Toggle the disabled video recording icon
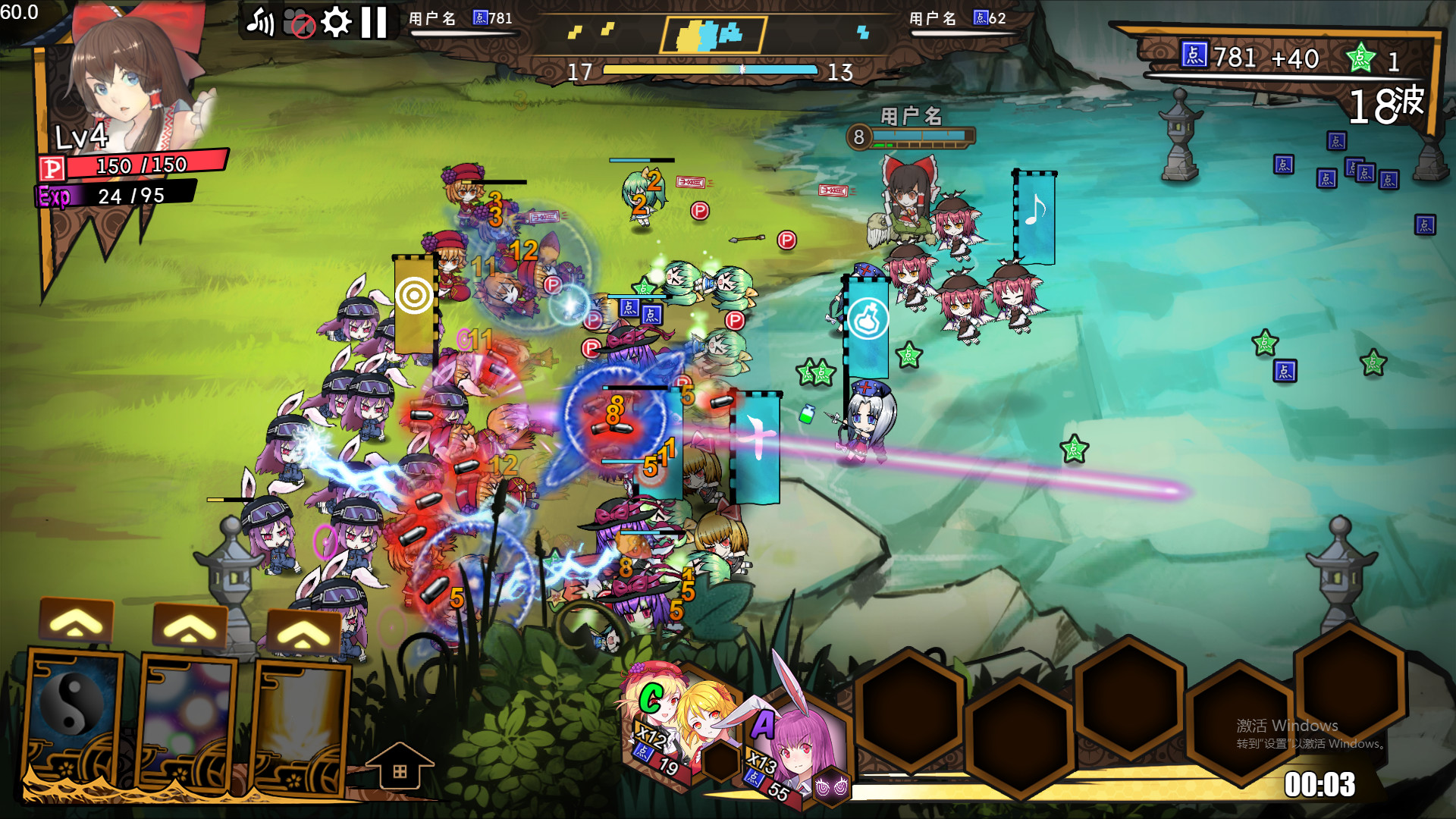Viewport: 1456px width, 819px height. [x=297, y=22]
